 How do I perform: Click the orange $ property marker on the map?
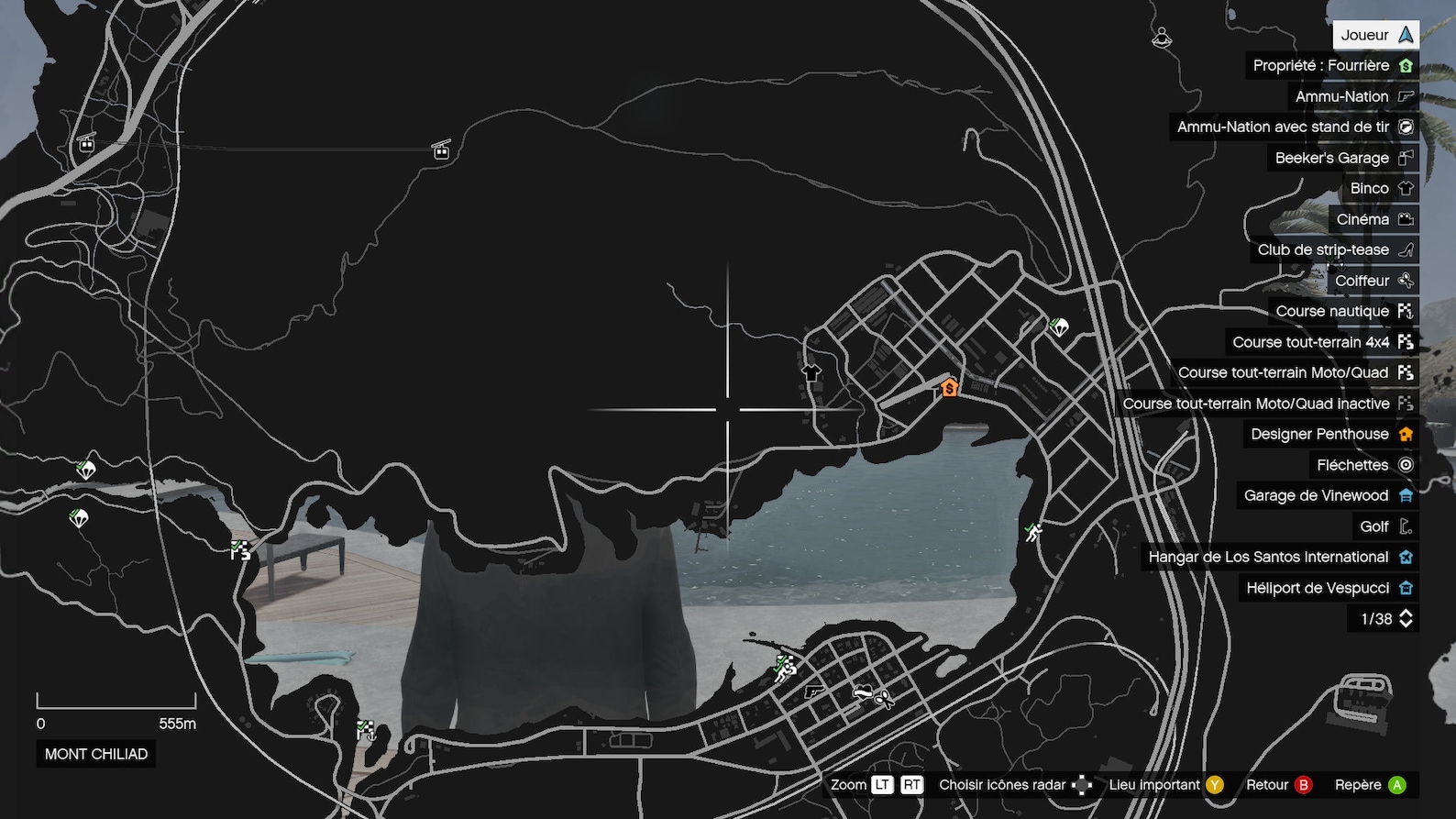click(949, 387)
